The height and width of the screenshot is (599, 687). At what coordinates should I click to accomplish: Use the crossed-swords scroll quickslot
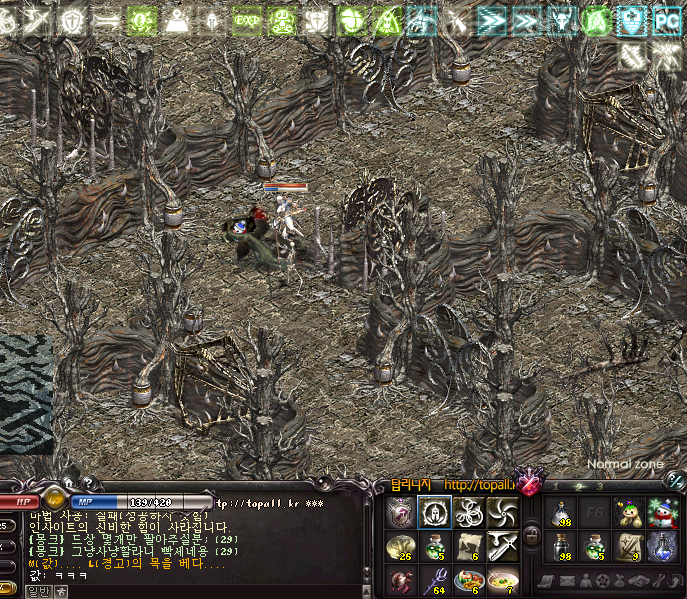coord(627,546)
